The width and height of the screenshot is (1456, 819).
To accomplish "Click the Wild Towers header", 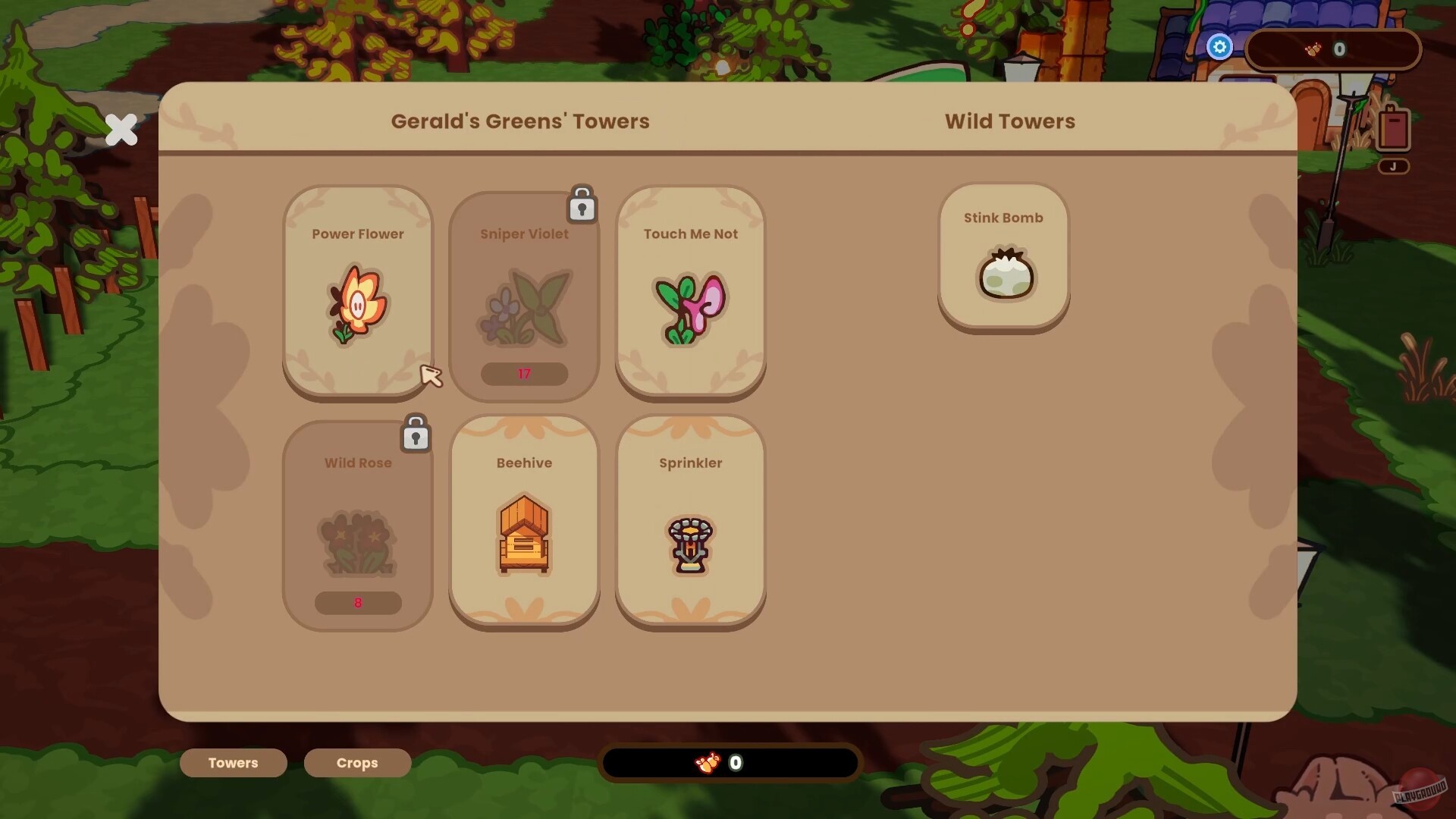I will point(1009,121).
